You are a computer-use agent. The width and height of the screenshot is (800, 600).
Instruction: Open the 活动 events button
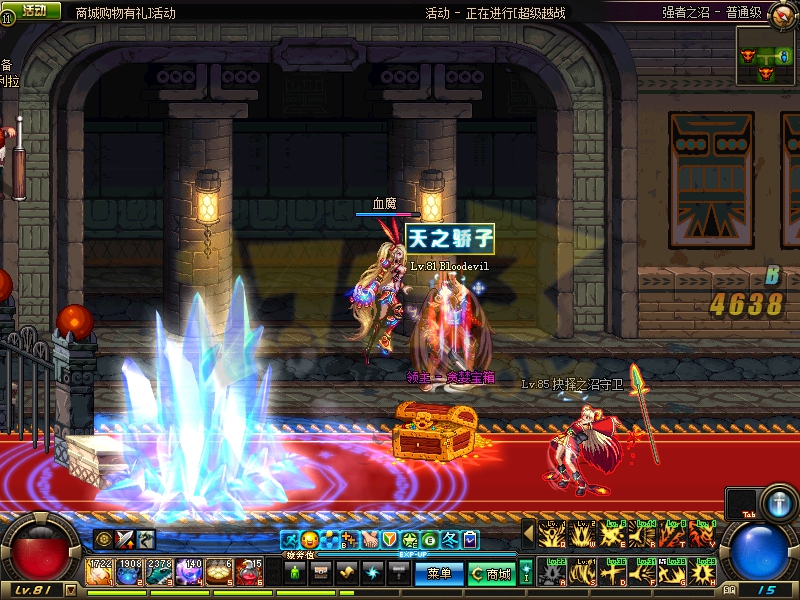(x=33, y=11)
